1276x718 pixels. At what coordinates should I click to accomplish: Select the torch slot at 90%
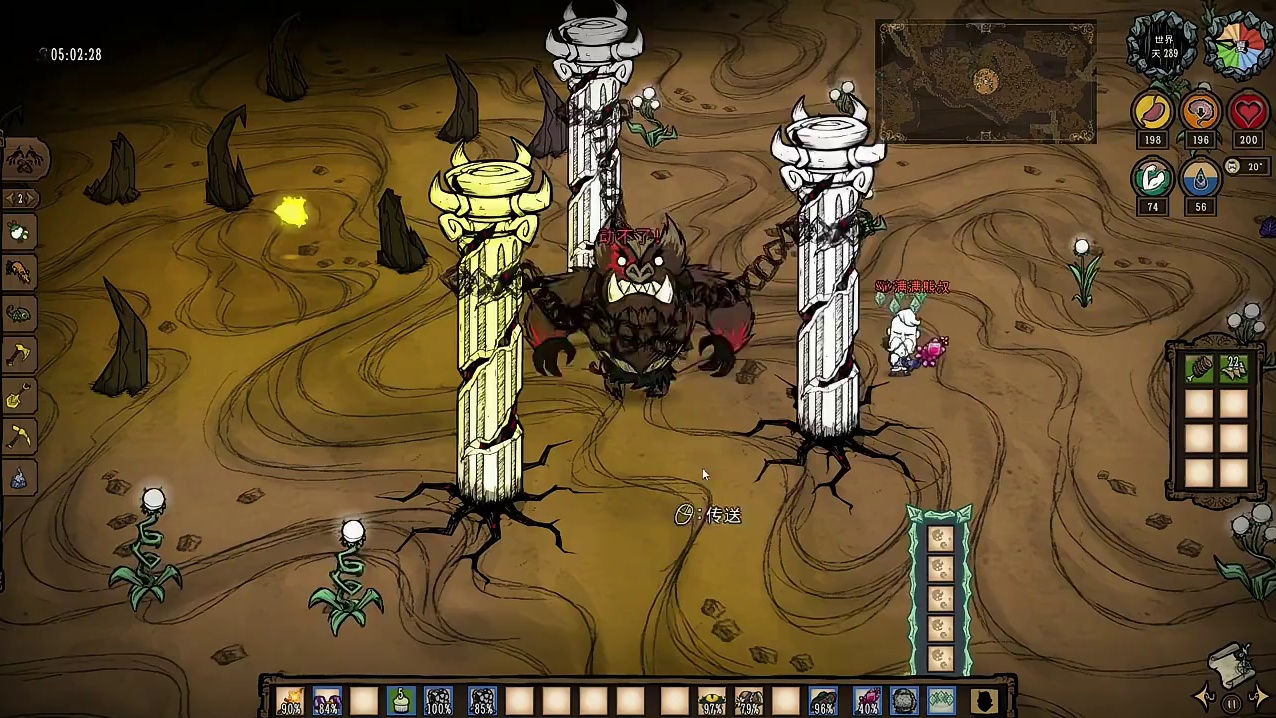291,700
